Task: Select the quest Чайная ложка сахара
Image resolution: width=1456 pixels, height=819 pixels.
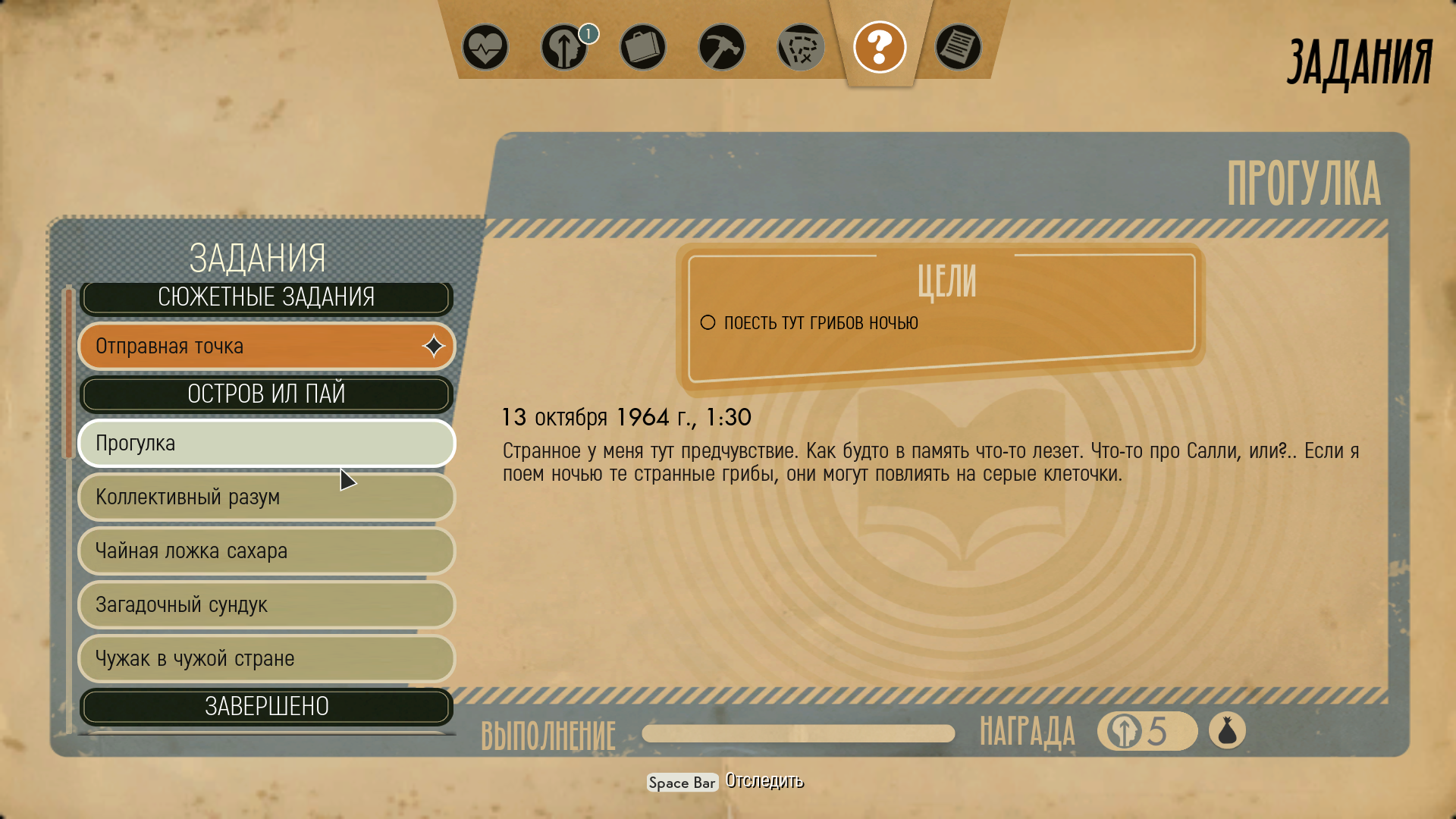Action: click(266, 551)
